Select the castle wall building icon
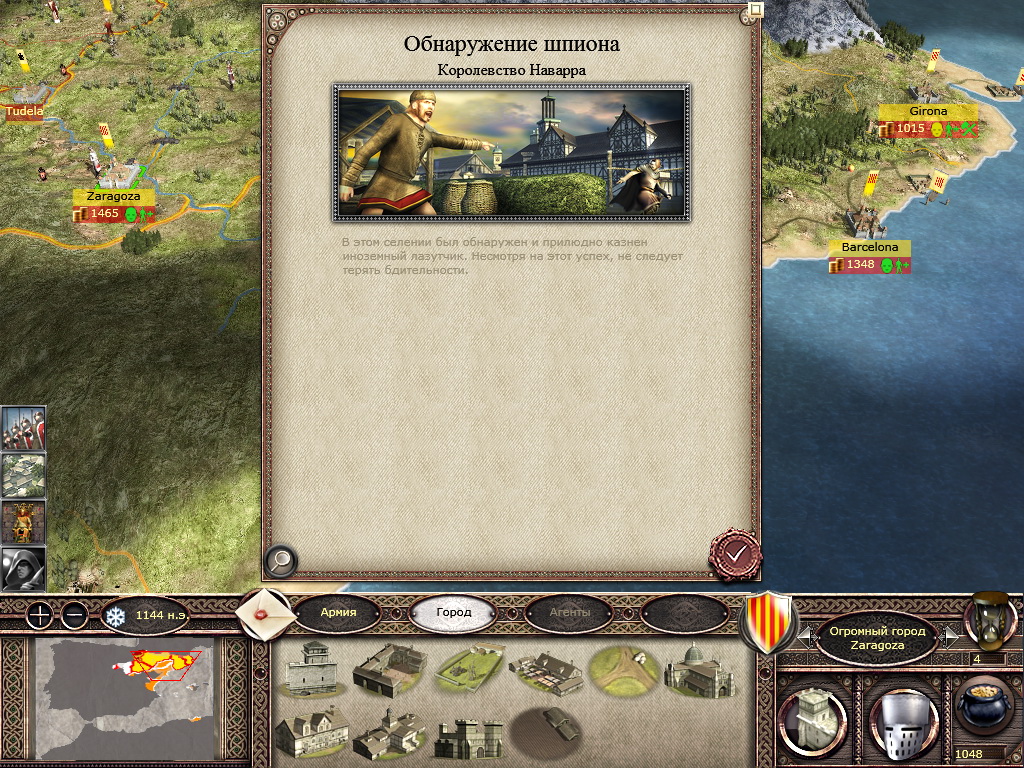 click(464, 737)
